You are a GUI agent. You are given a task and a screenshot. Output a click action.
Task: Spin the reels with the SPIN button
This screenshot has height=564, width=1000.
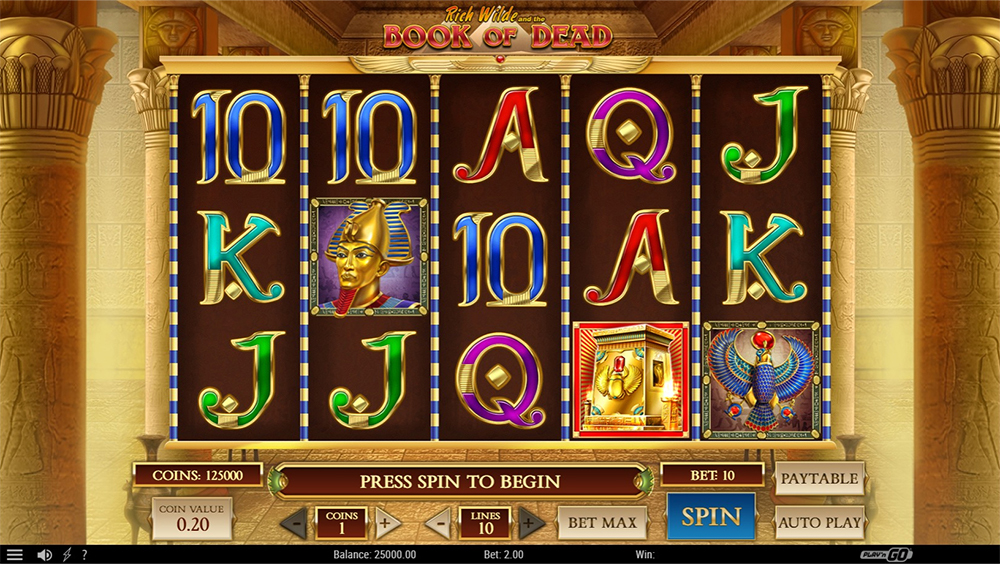(x=711, y=517)
